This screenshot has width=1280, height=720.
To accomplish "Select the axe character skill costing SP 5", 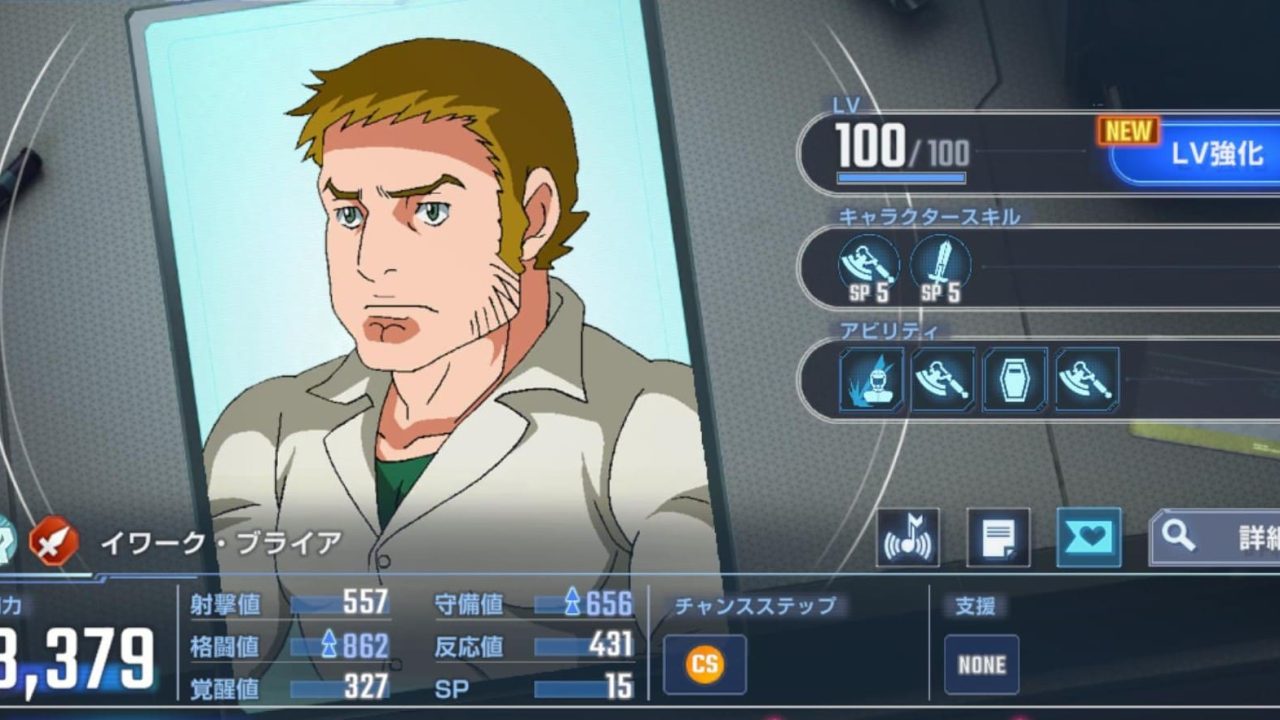I will [x=867, y=265].
